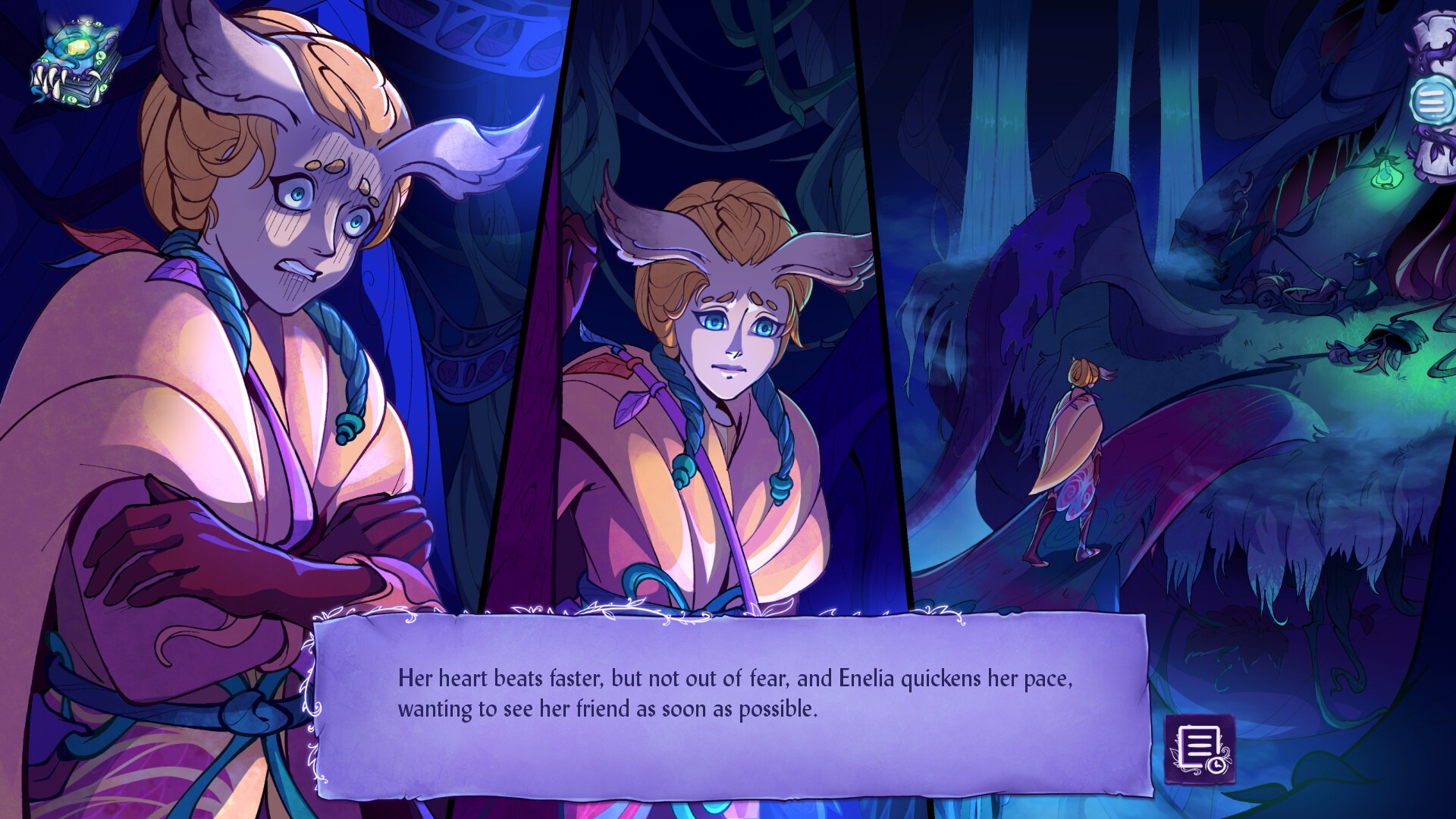Tap the fanged book icon's green eye
This screenshot has height=819, width=1456.
click(100, 55)
